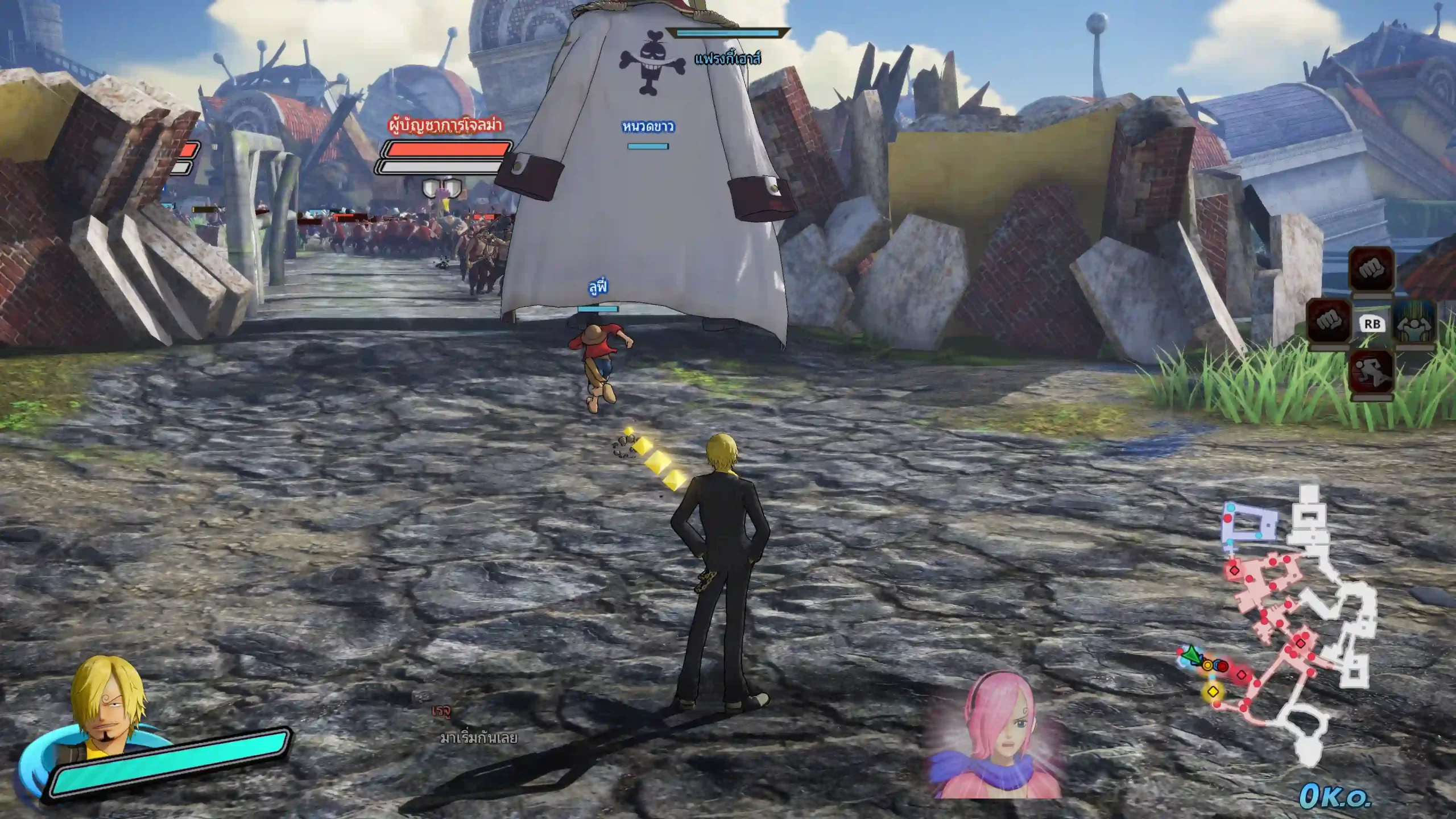Activate the top fist skill icon
The height and width of the screenshot is (819, 1456).
(x=1371, y=269)
